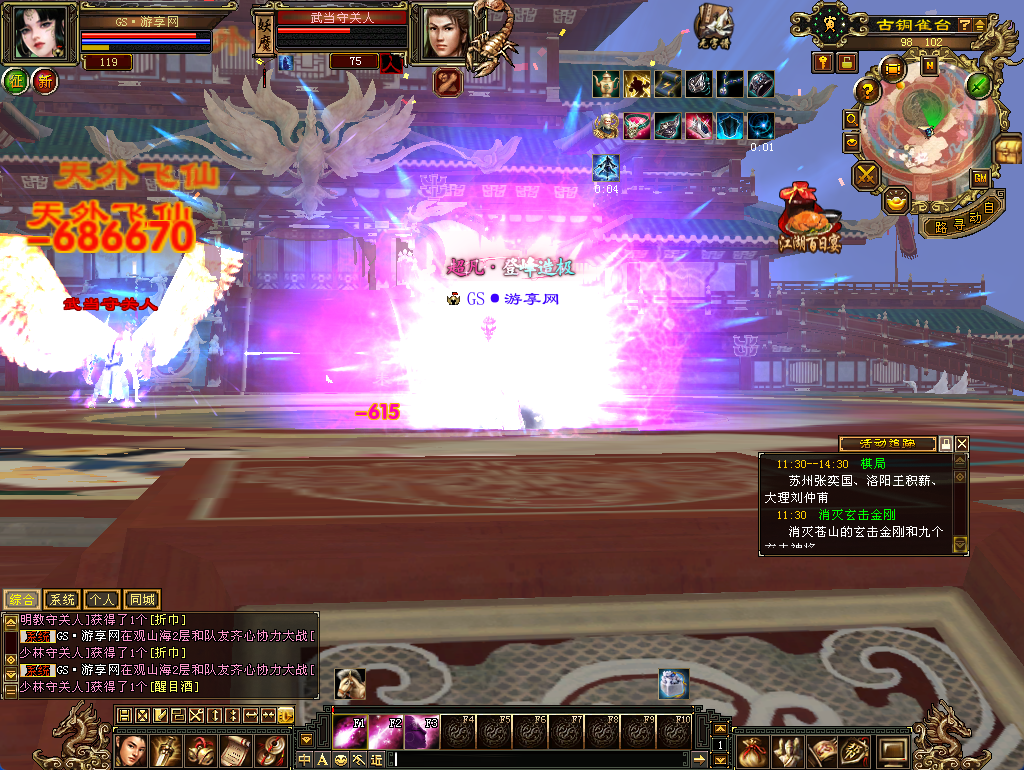Click the minimap magnifier zoom button
1024x770 pixels.
[852, 118]
